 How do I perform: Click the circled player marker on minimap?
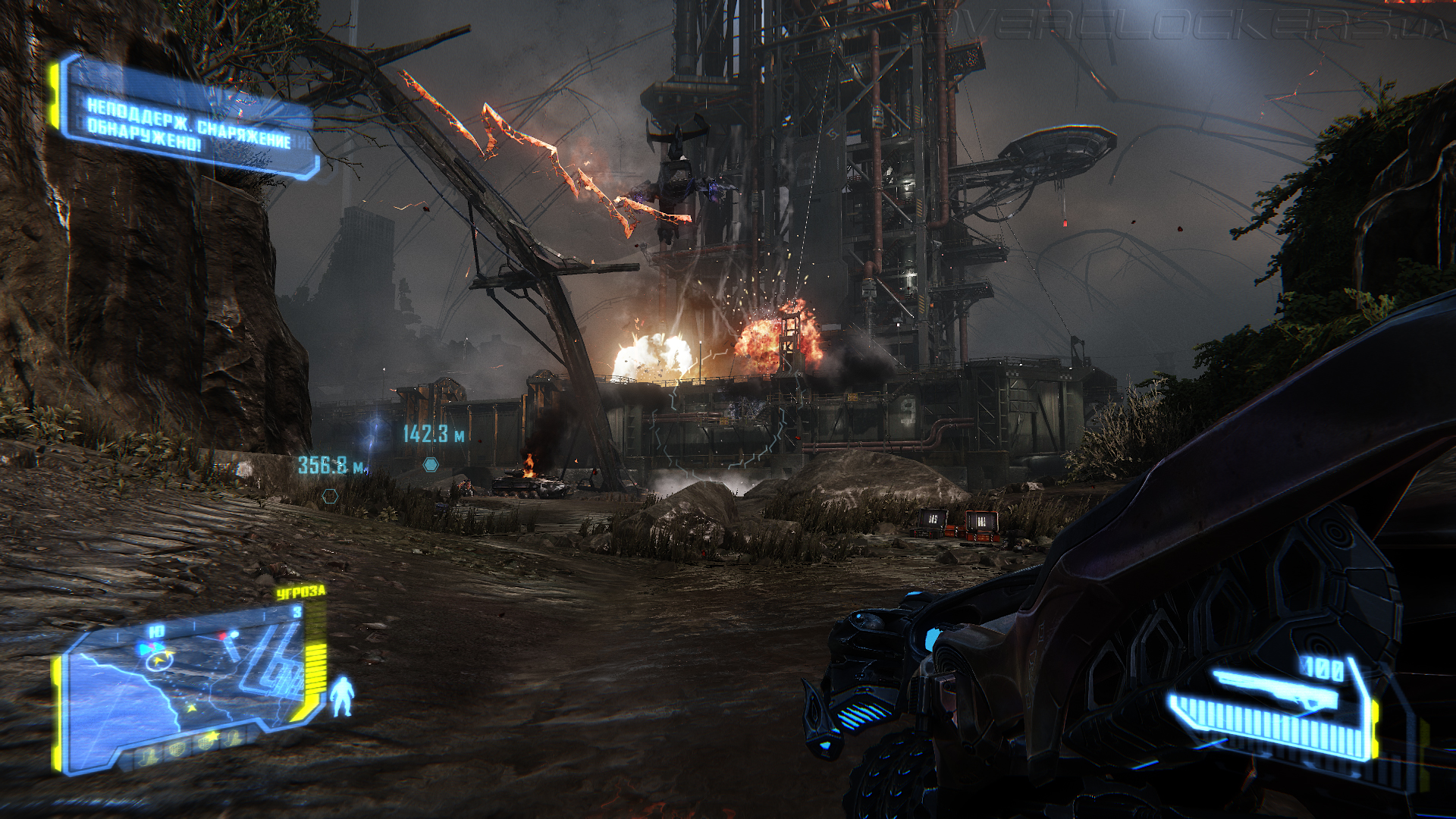coord(158,661)
